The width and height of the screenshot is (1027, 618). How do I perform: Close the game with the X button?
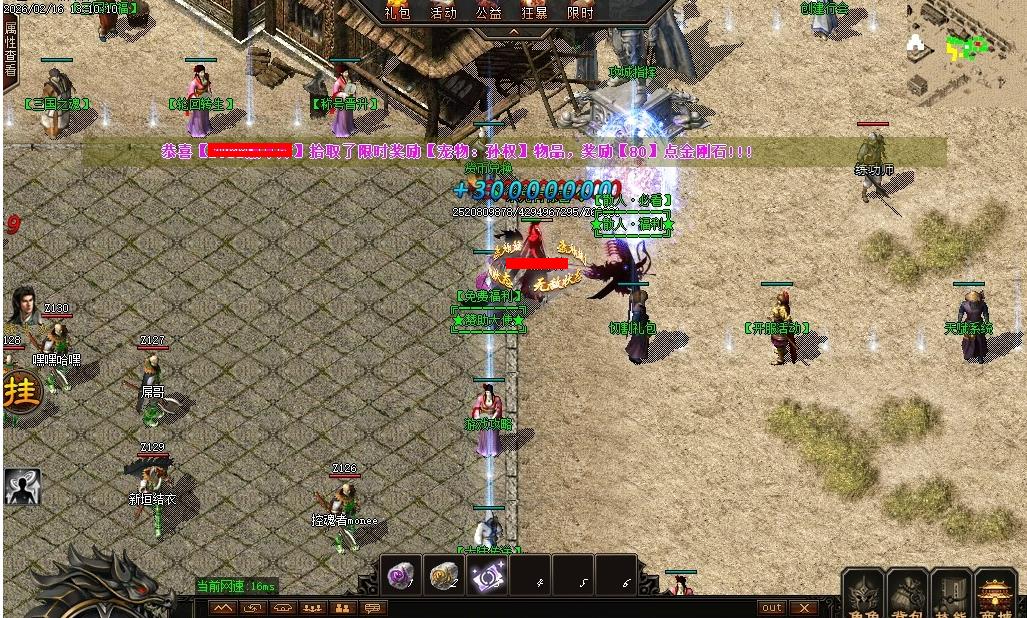tap(803, 608)
